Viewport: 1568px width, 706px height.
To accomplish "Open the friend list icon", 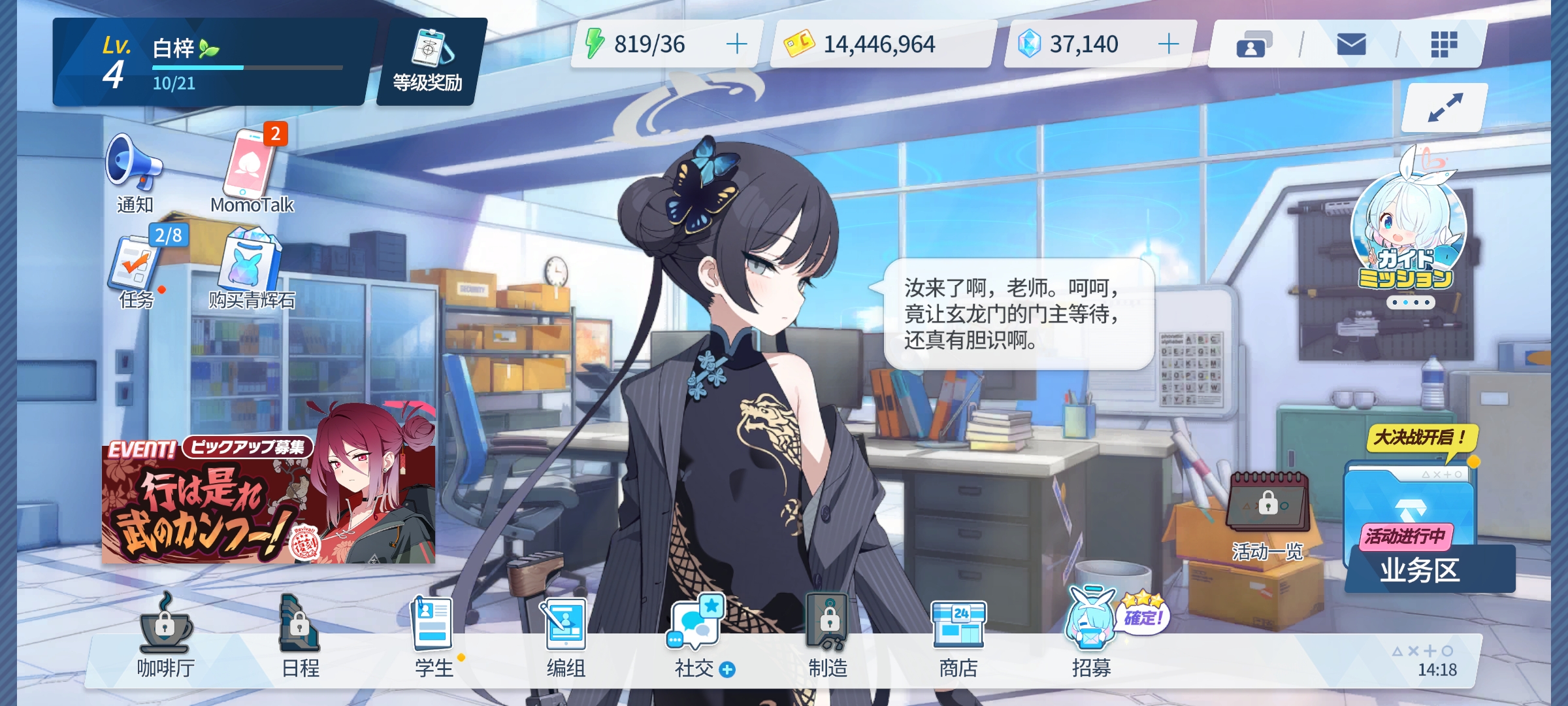I will pyautogui.click(x=1255, y=44).
